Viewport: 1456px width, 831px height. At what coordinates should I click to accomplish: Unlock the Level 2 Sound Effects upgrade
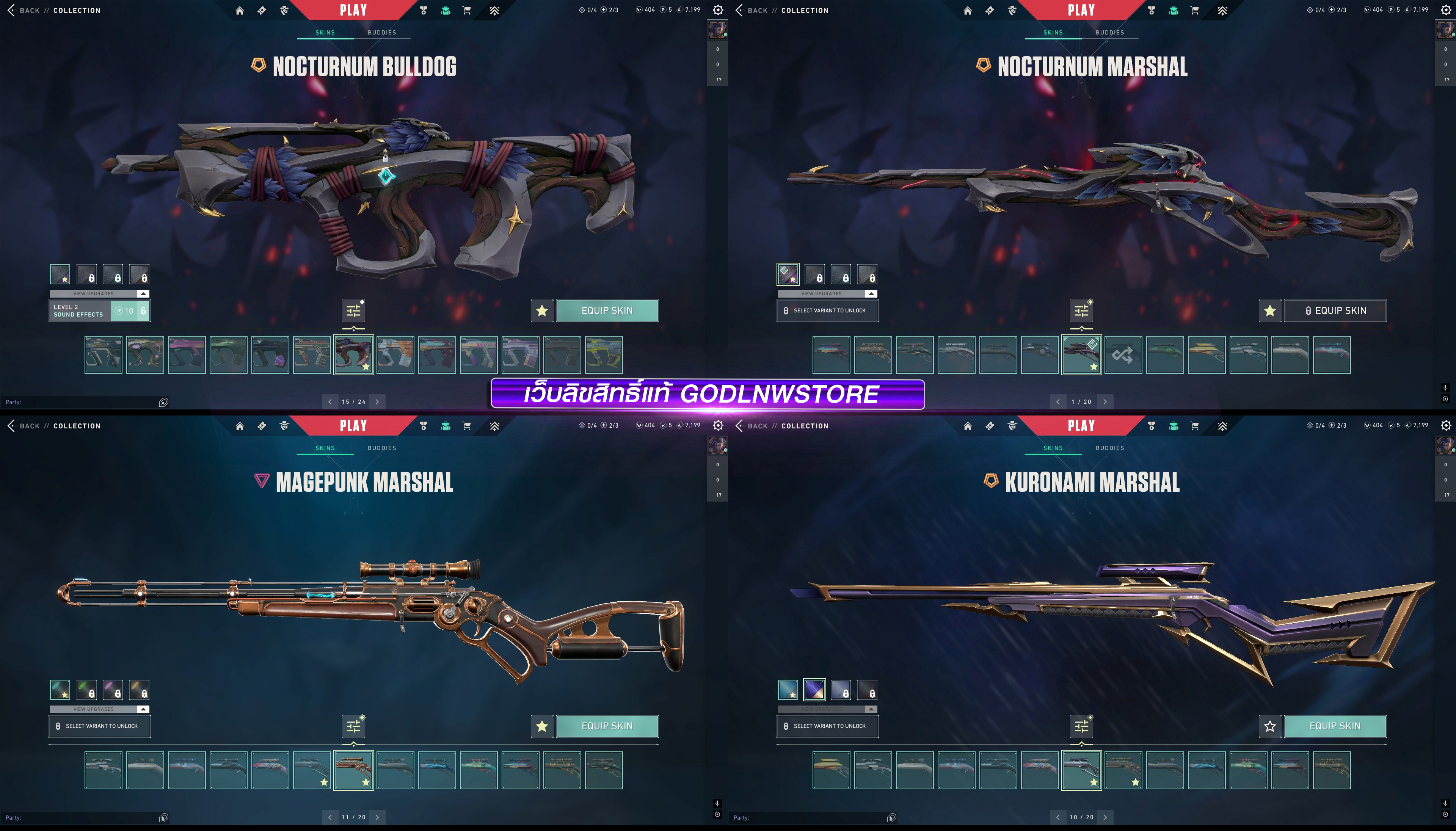coord(130,311)
